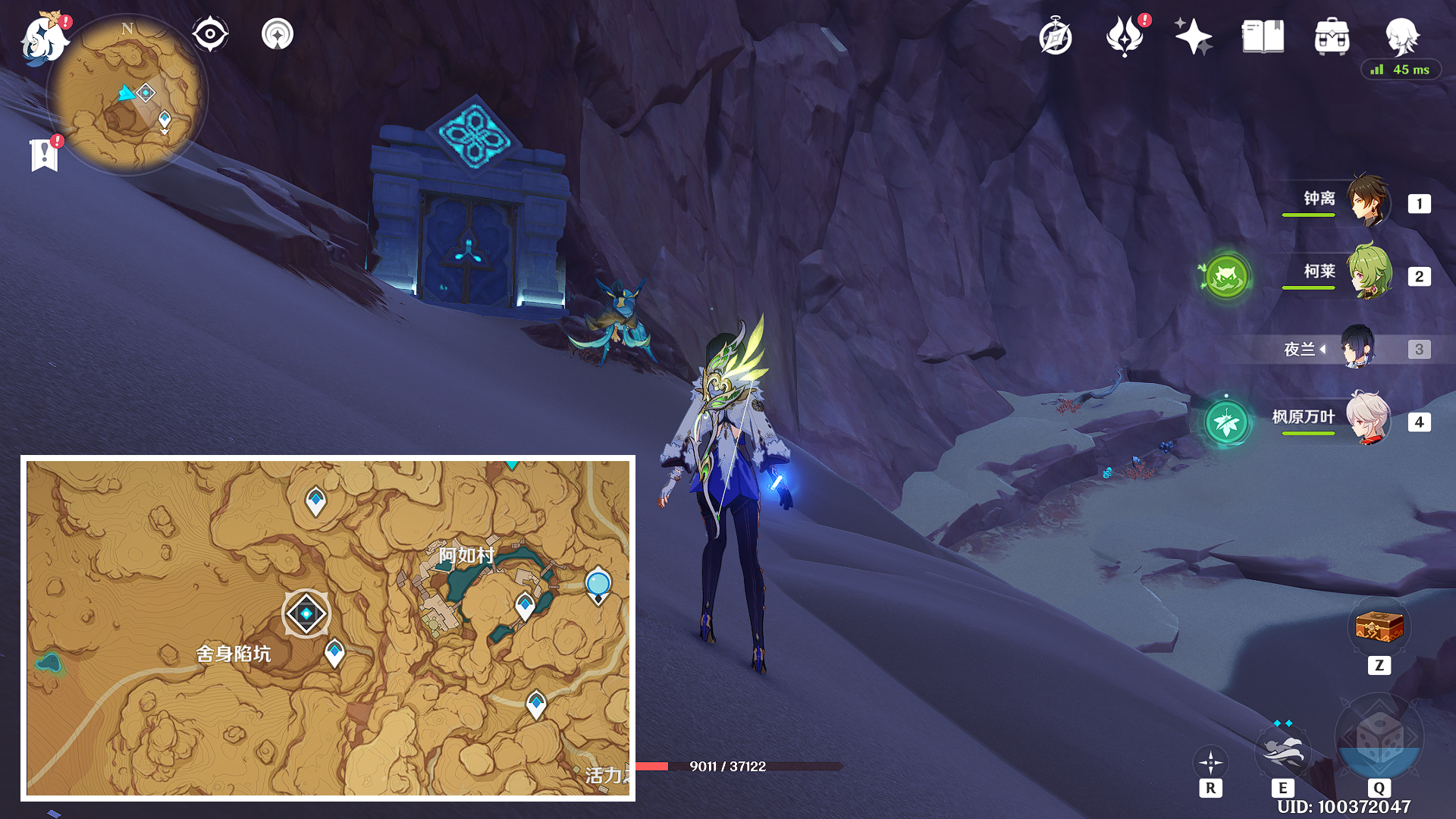Click the 舍身陷坑 domain marker on map
Screen dimensions: 1456x819
pos(306,613)
